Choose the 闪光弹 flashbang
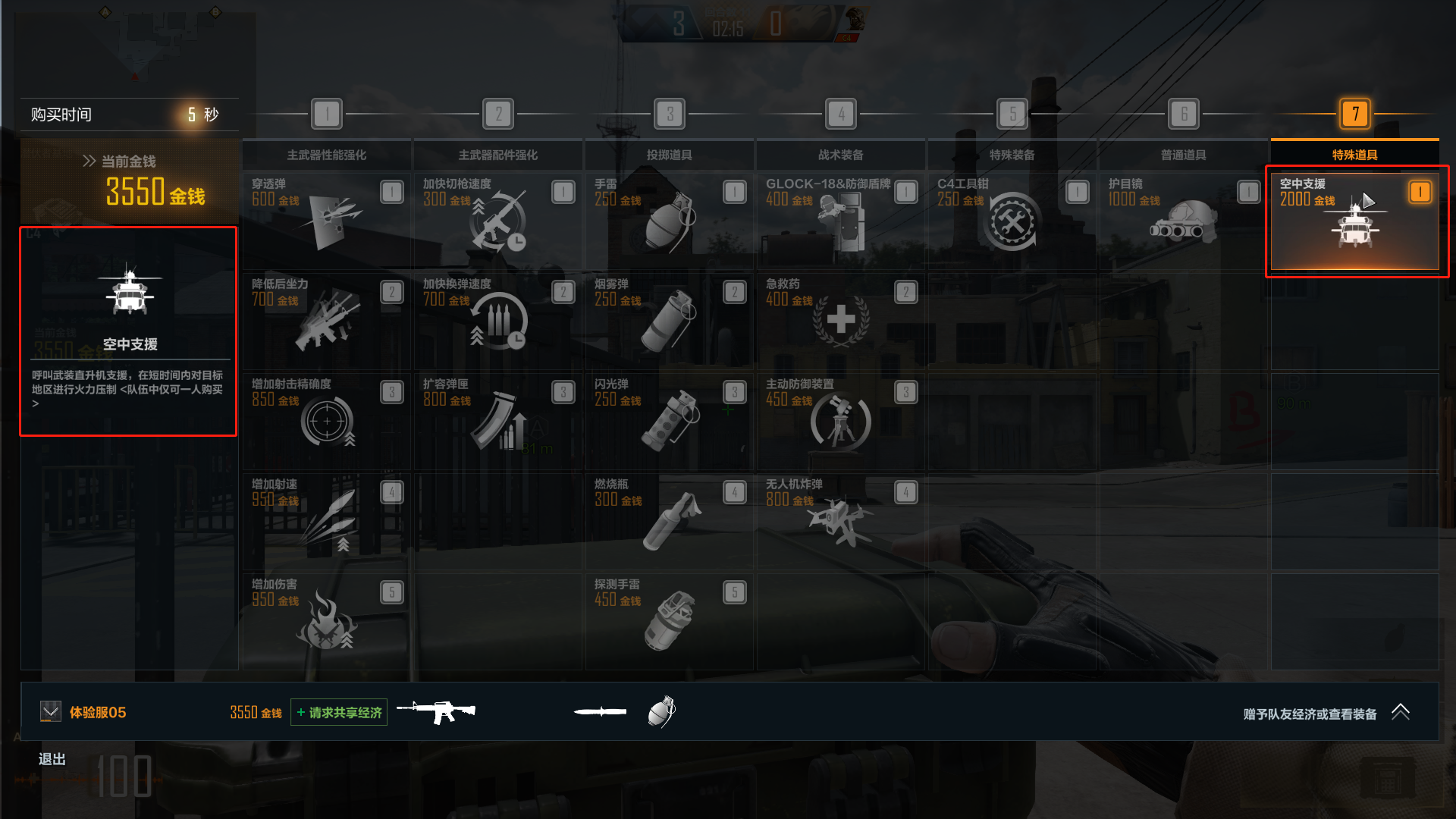This screenshot has height=819, width=1456. [669, 420]
